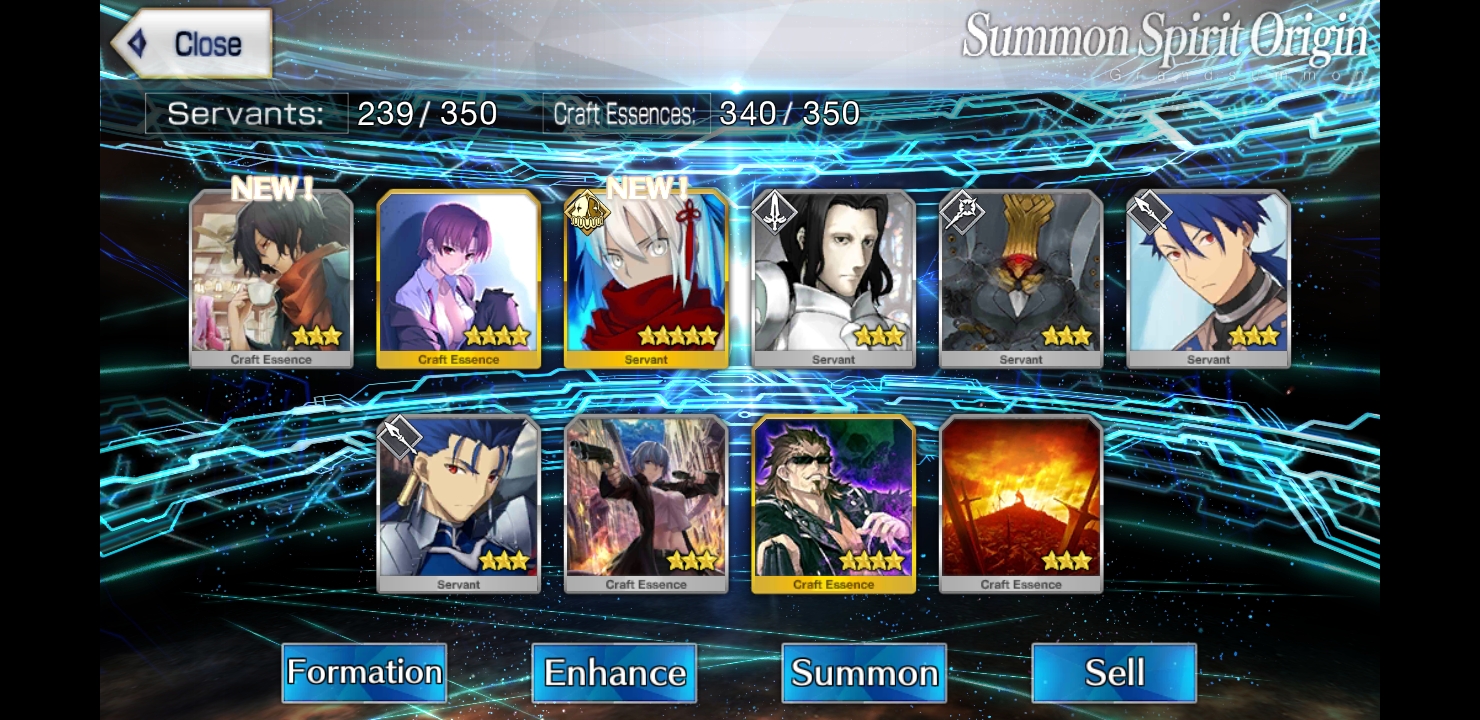
Task: Select the blue-haired lancer with earring Servant card
Action: pyautogui.click(x=459, y=504)
